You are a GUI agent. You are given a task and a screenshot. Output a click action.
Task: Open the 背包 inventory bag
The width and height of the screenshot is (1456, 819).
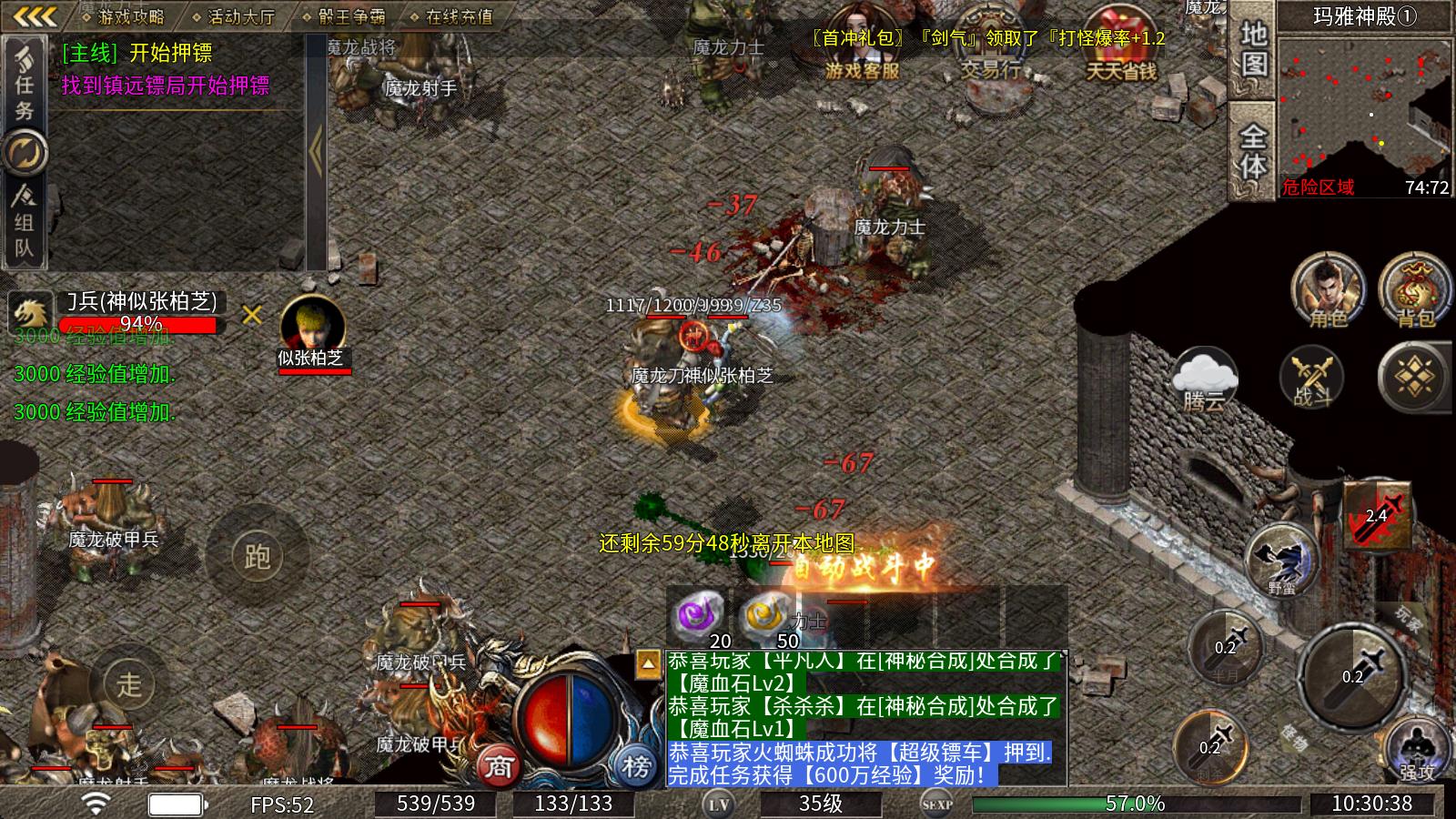[x=1415, y=291]
